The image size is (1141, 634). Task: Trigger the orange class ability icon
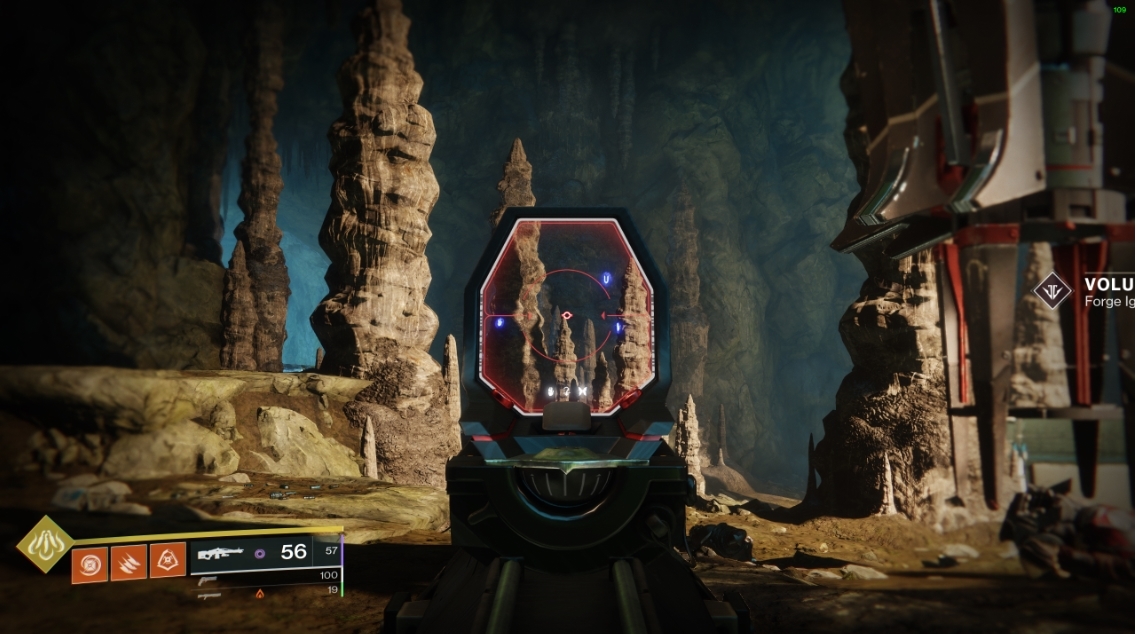pos(167,562)
